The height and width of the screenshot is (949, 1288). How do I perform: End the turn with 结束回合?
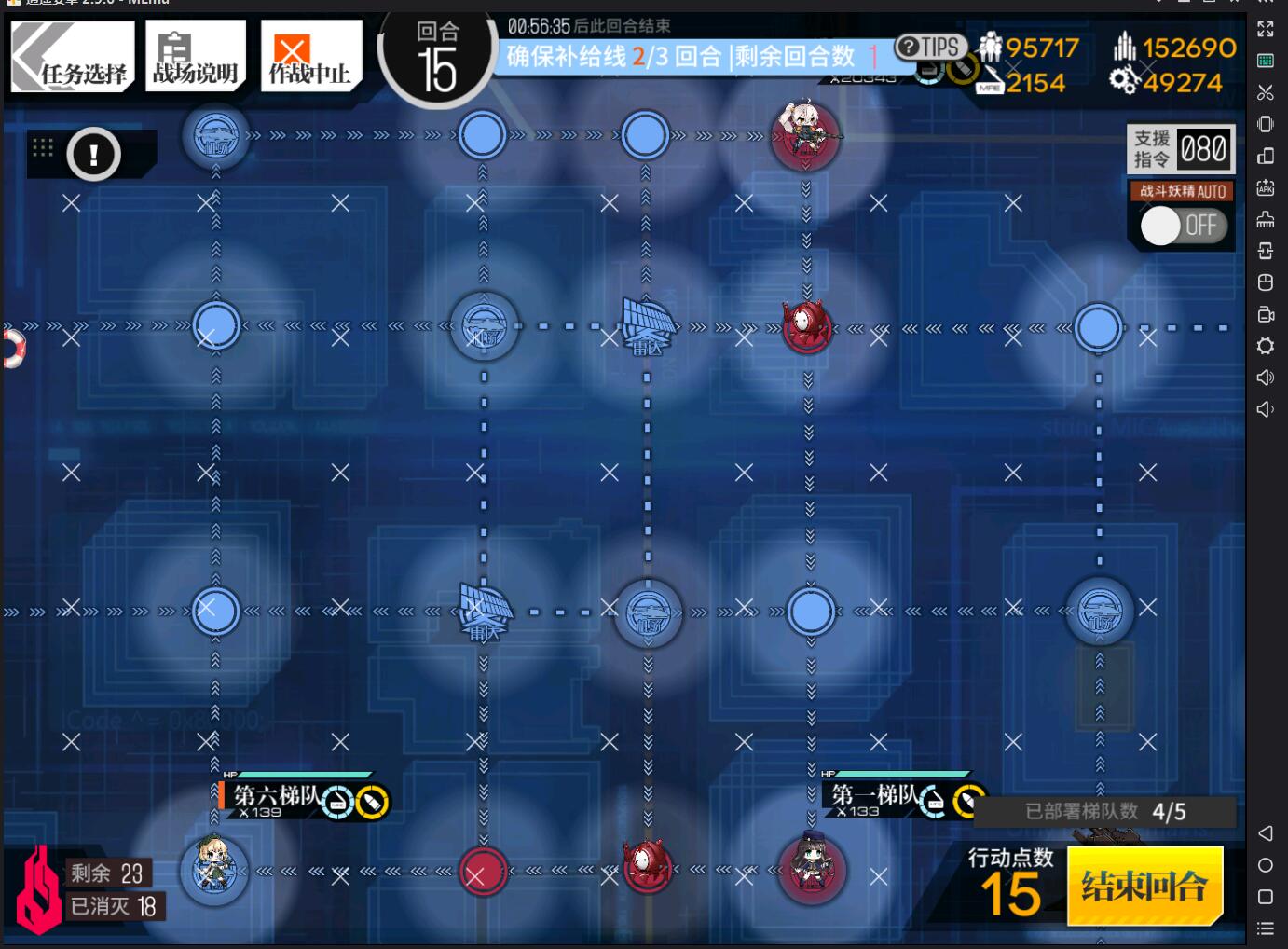click(x=1144, y=885)
